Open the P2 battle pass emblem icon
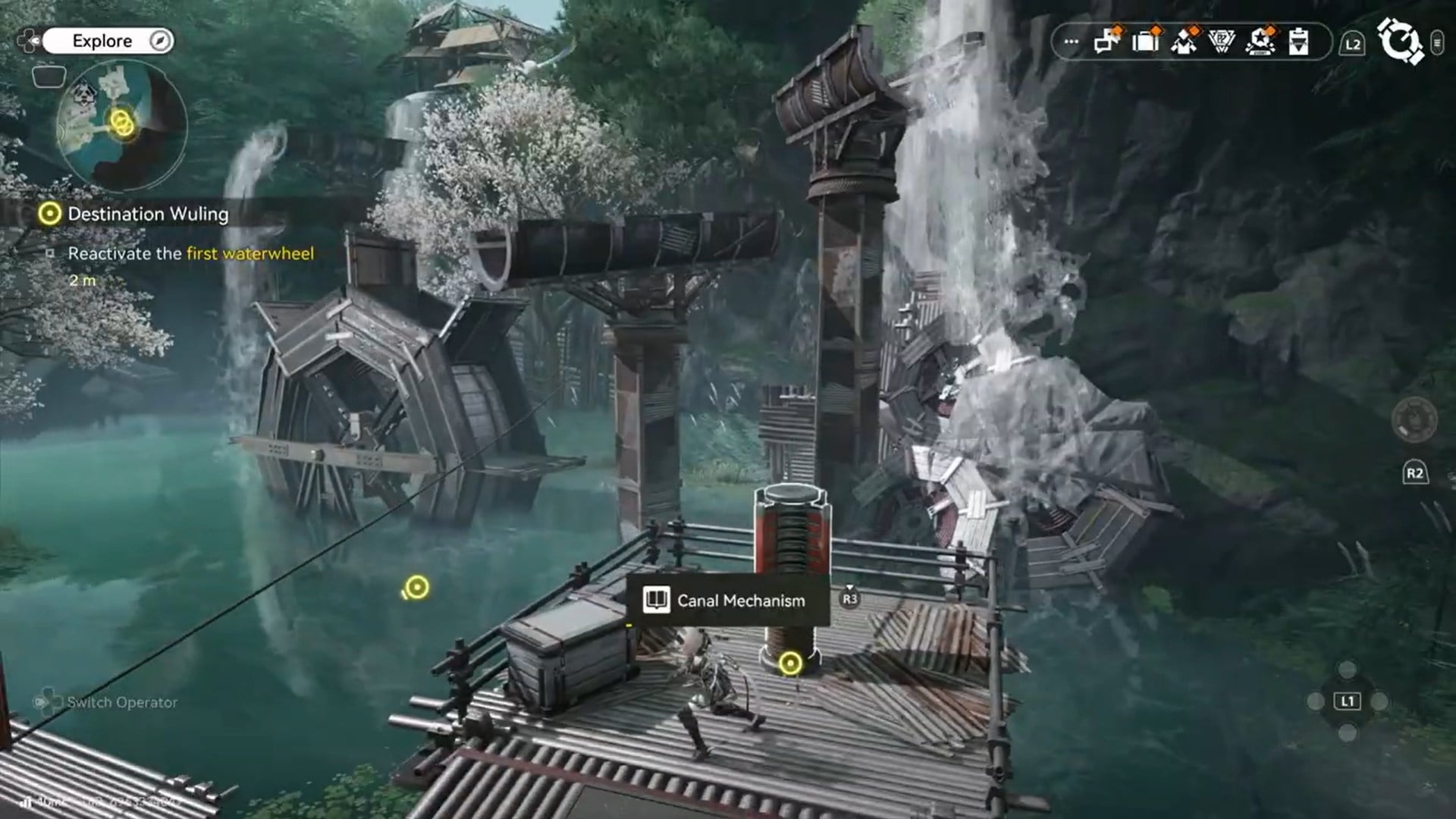The image size is (1456, 819). pyautogui.click(x=1221, y=43)
